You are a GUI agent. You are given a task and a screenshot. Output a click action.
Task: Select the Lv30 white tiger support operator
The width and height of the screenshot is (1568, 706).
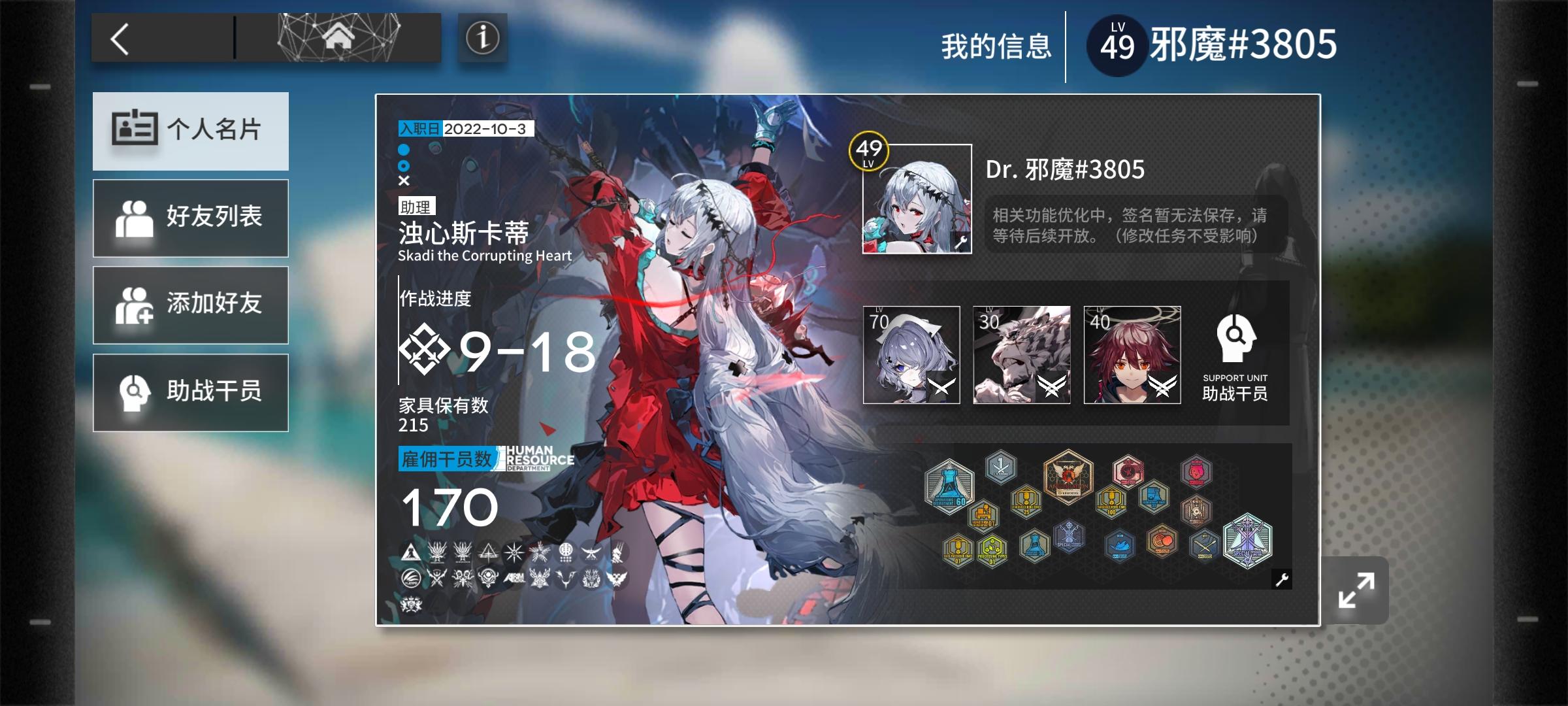point(1022,354)
